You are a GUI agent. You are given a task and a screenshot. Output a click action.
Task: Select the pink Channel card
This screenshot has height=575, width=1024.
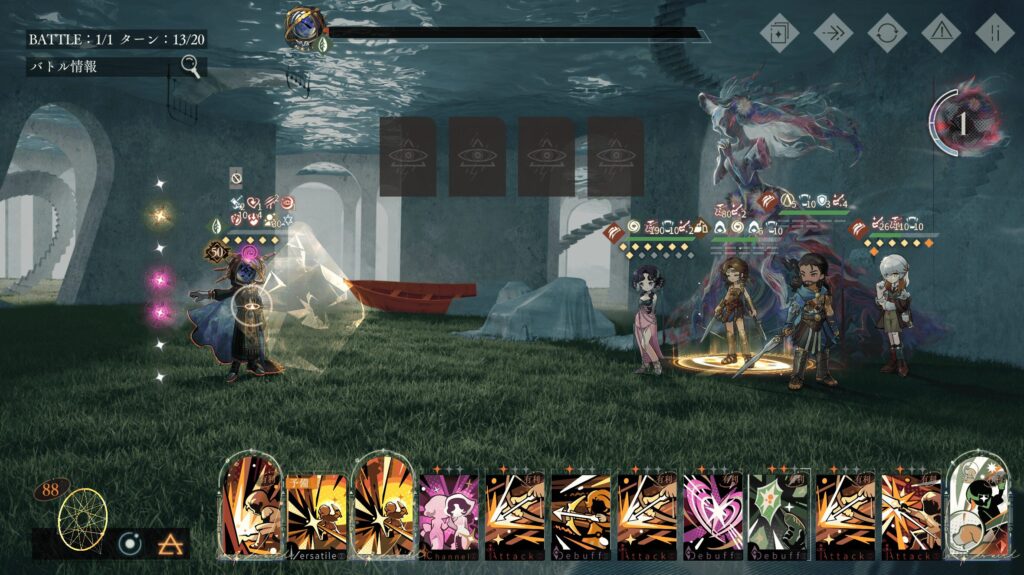pyautogui.click(x=450, y=514)
